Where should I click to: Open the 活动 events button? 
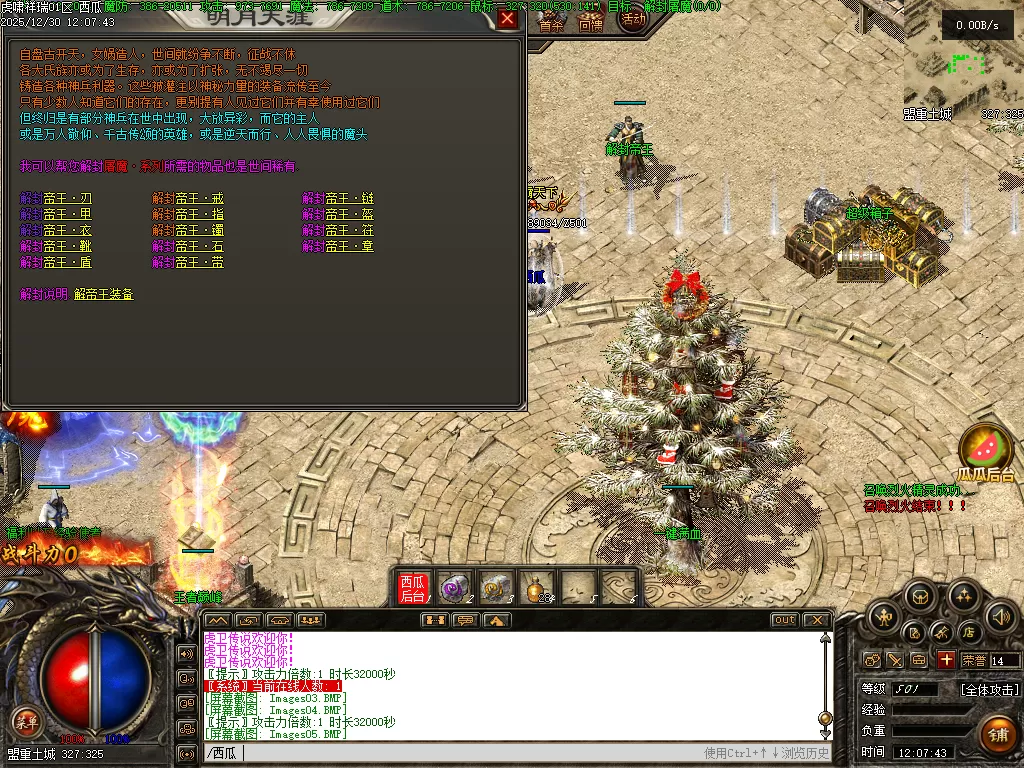tap(632, 19)
